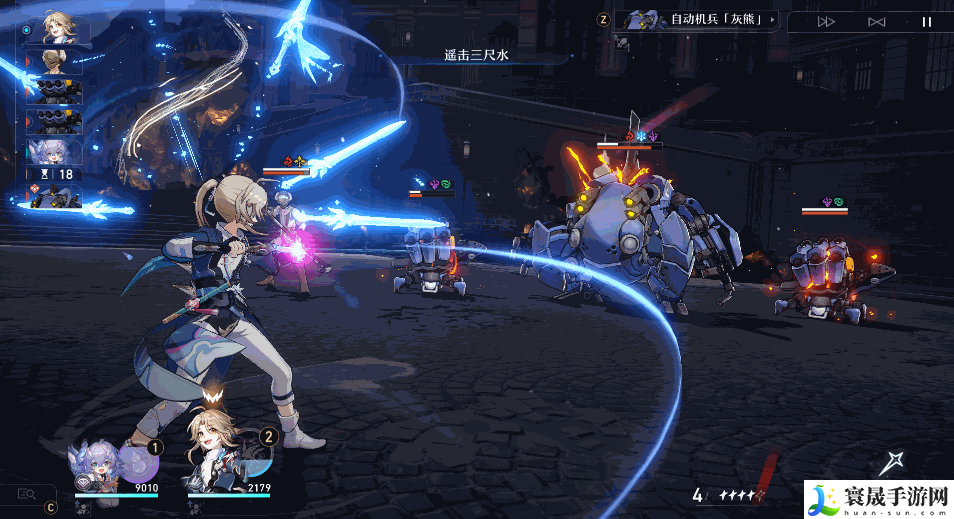This screenshot has width=954, height=519.
Task: Toggle the auto-battle button
Action: (x=877, y=21)
